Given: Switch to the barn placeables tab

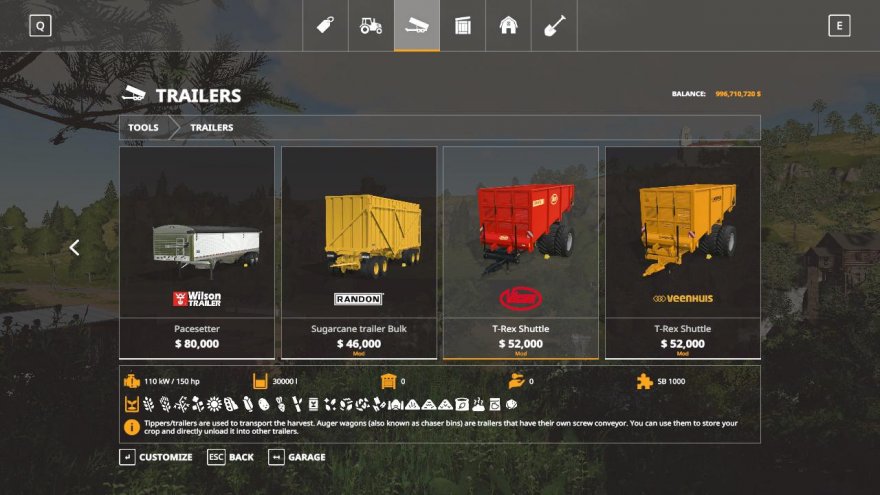Looking at the screenshot, I should tap(509, 26).
